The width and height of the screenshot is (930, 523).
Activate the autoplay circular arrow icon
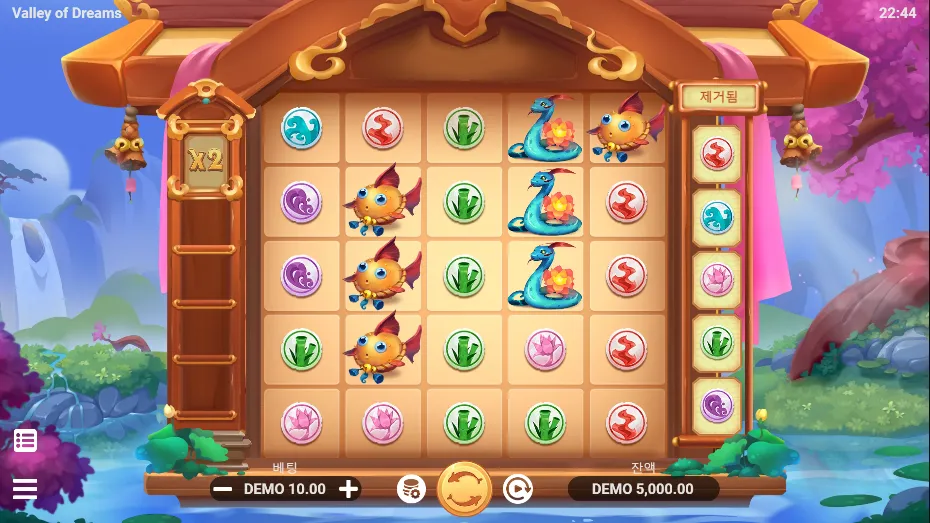tap(516, 489)
